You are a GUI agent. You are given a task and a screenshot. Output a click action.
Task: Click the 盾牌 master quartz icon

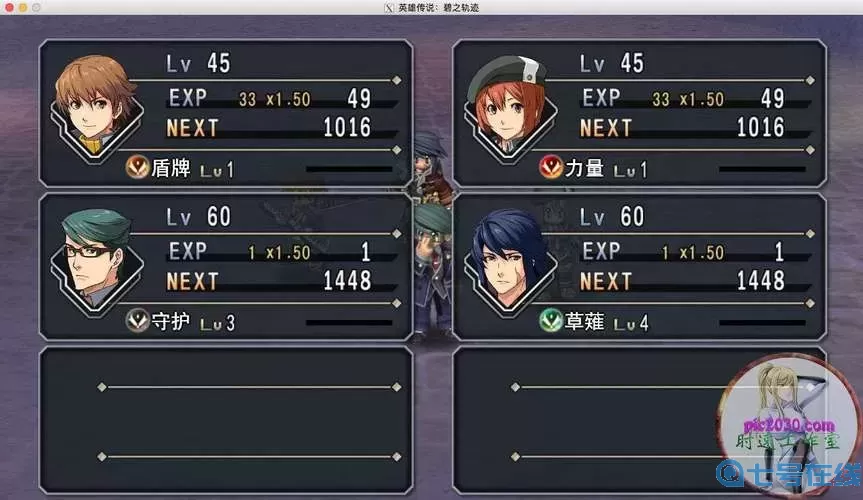click(x=135, y=169)
